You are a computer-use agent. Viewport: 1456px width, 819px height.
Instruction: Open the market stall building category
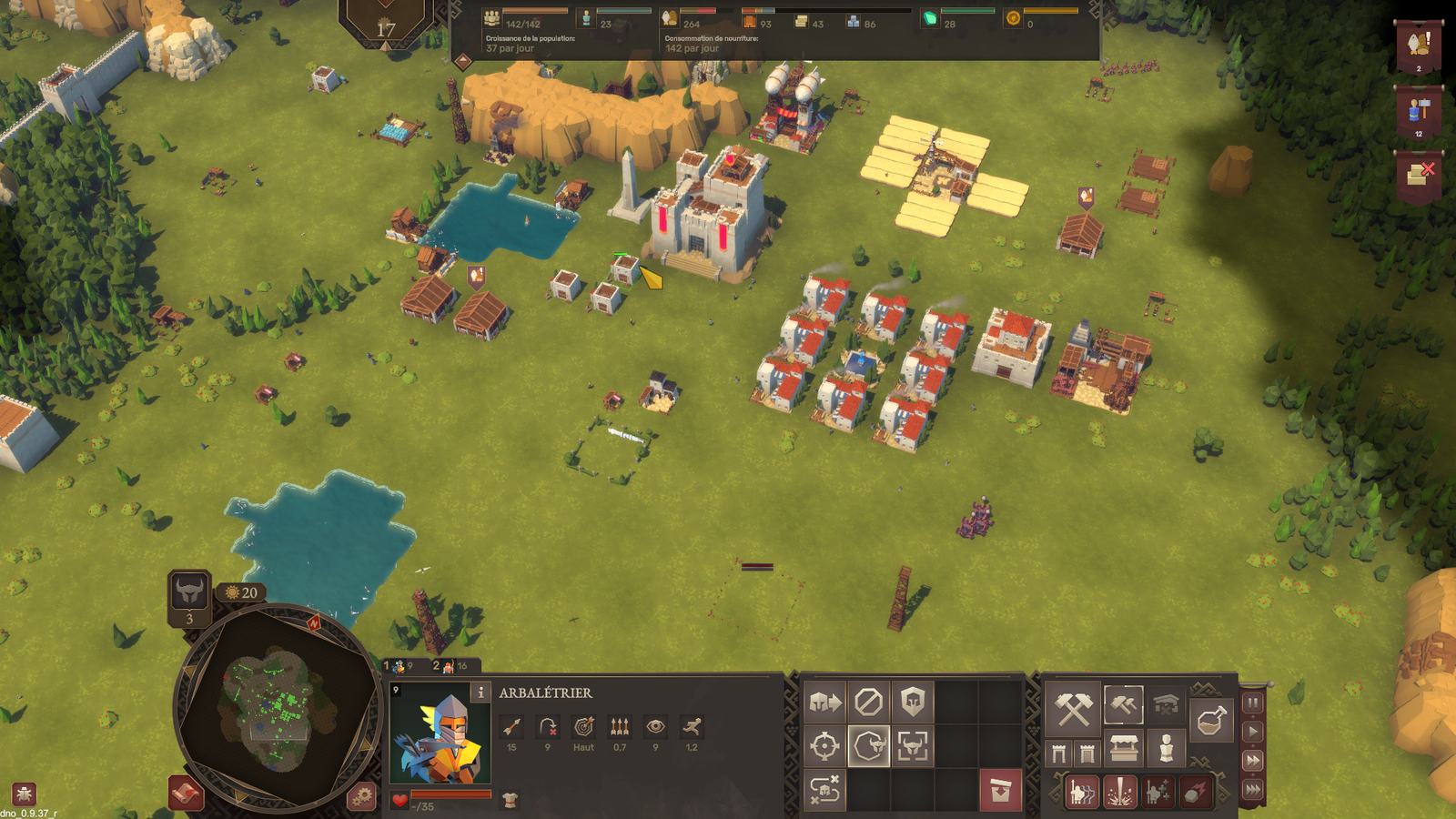1124,751
